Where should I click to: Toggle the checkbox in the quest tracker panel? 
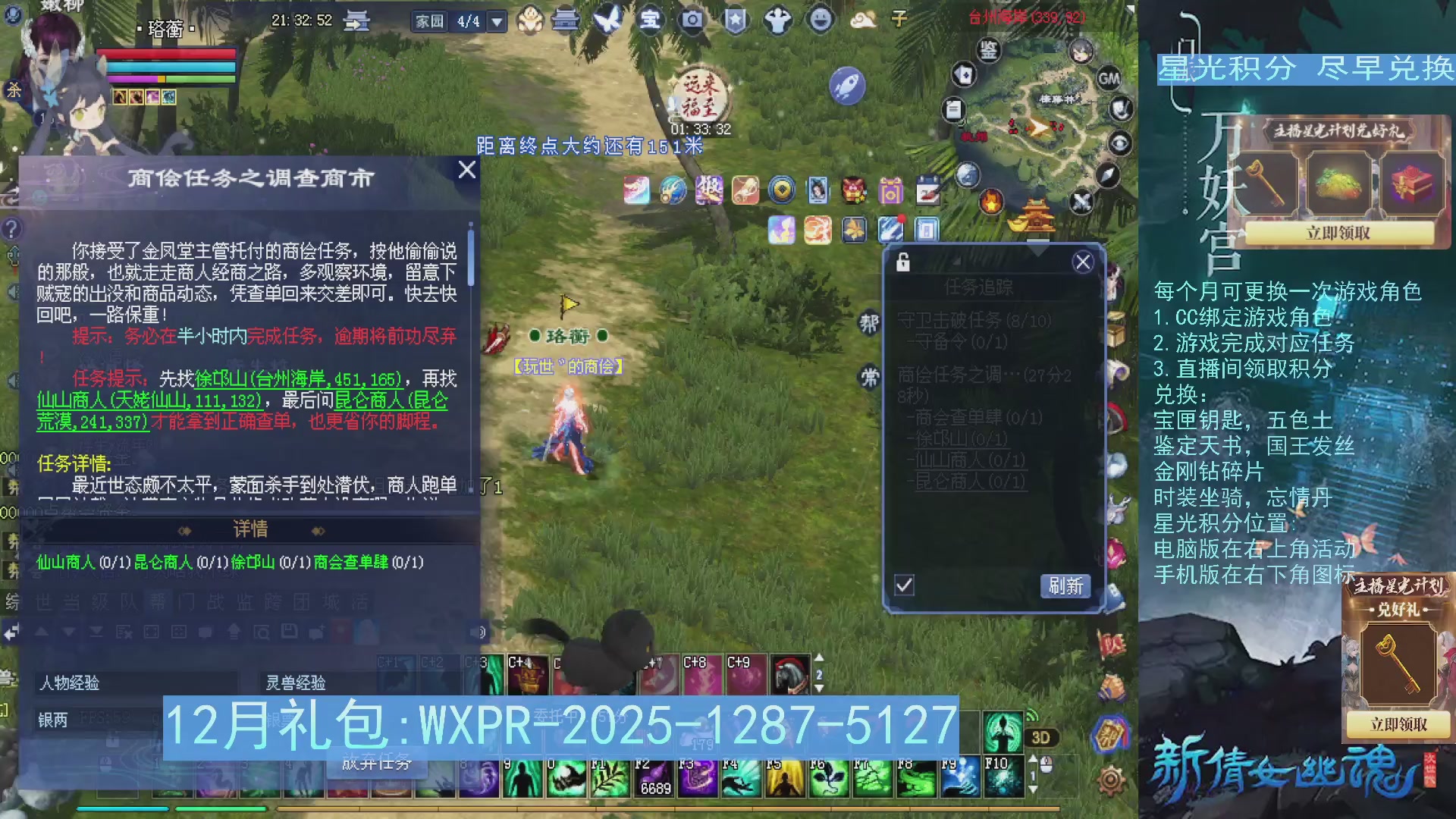[905, 585]
